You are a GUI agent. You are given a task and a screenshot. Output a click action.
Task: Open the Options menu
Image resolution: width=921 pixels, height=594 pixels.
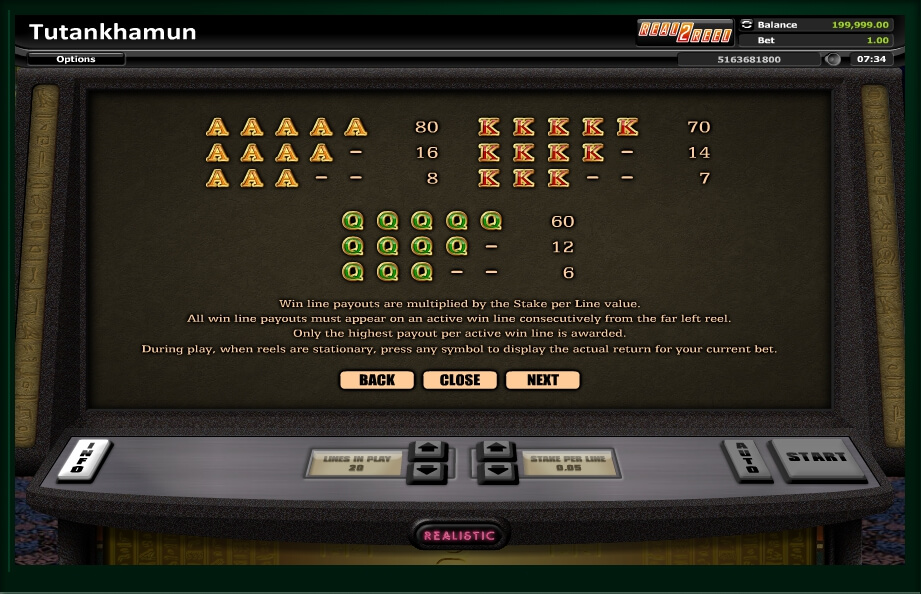tap(76, 59)
